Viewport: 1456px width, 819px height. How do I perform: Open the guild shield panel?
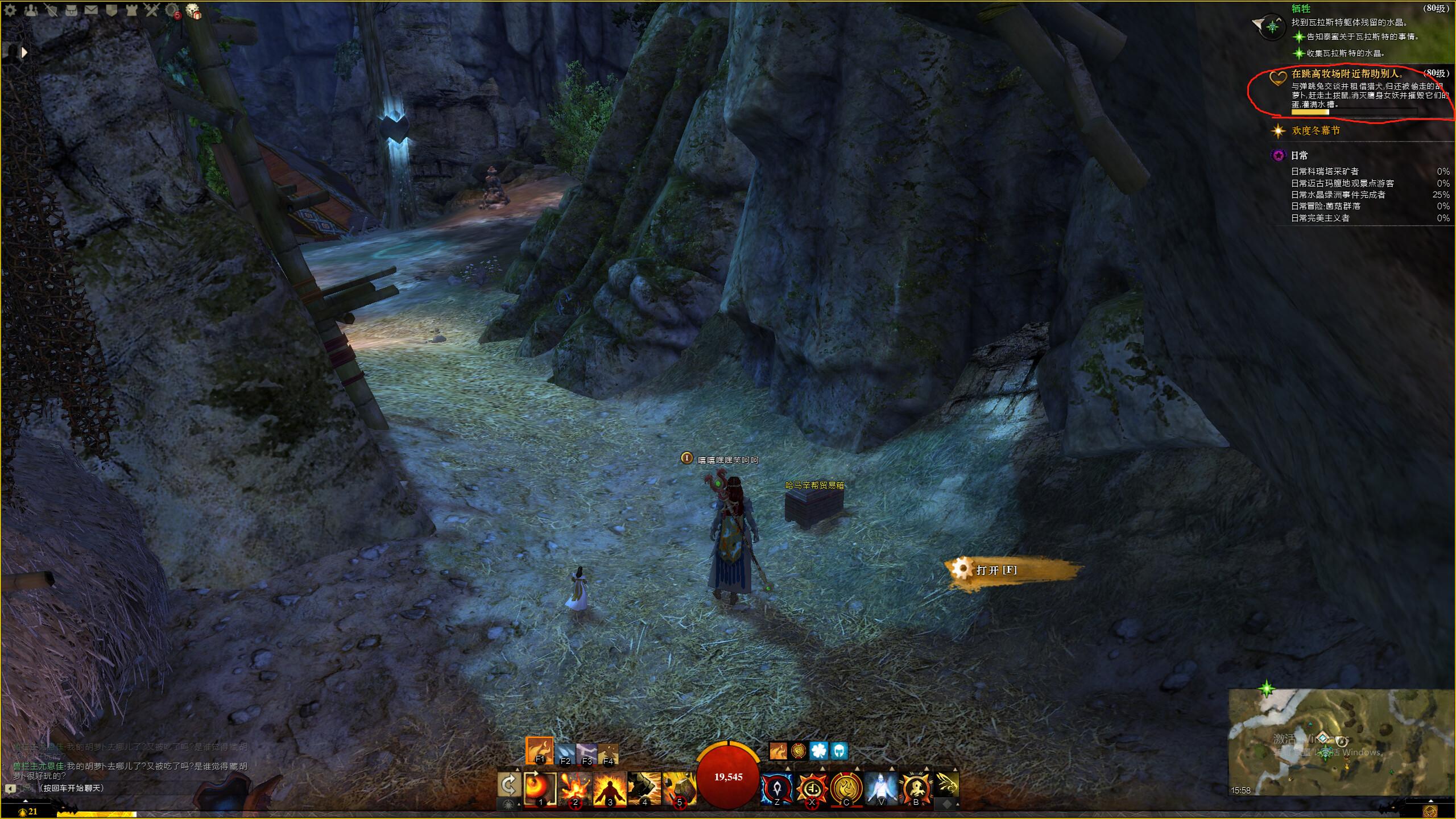click(111, 10)
